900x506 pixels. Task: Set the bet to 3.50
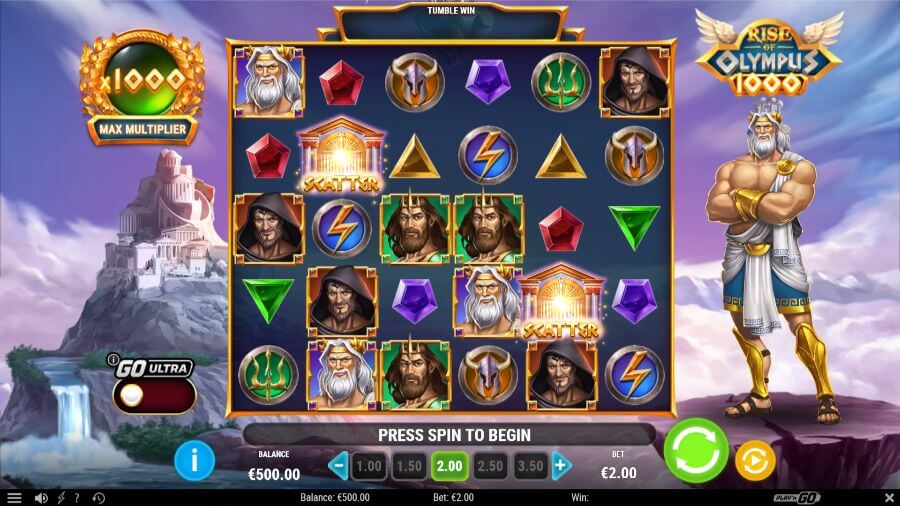click(530, 466)
